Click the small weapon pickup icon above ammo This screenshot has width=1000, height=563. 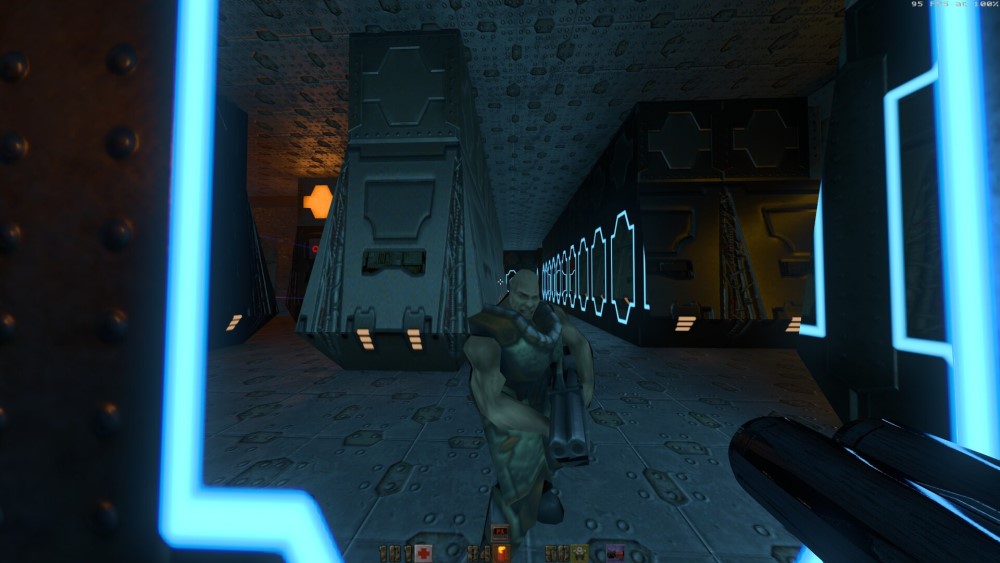(x=500, y=533)
